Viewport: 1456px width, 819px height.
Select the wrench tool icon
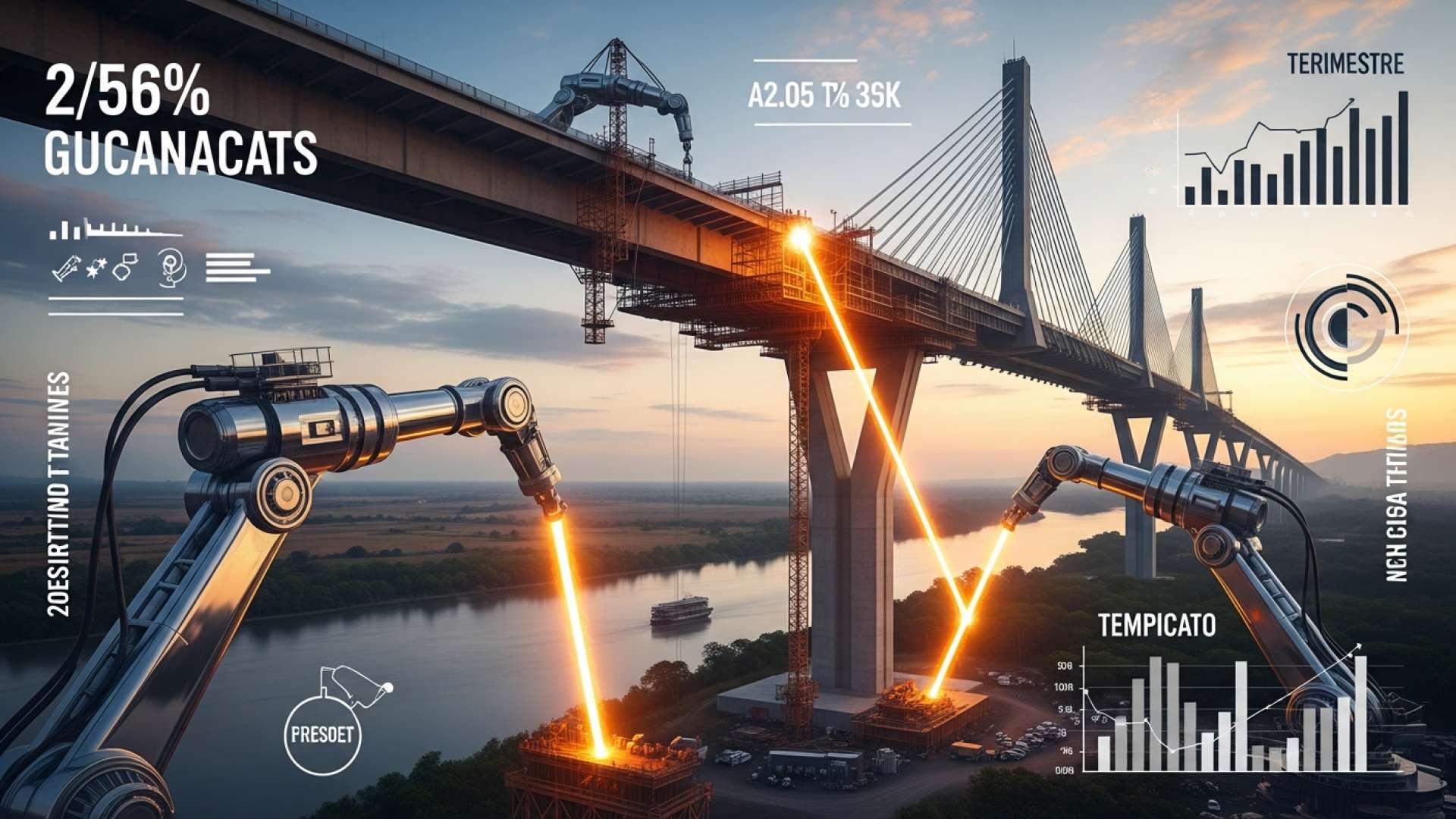(66, 268)
